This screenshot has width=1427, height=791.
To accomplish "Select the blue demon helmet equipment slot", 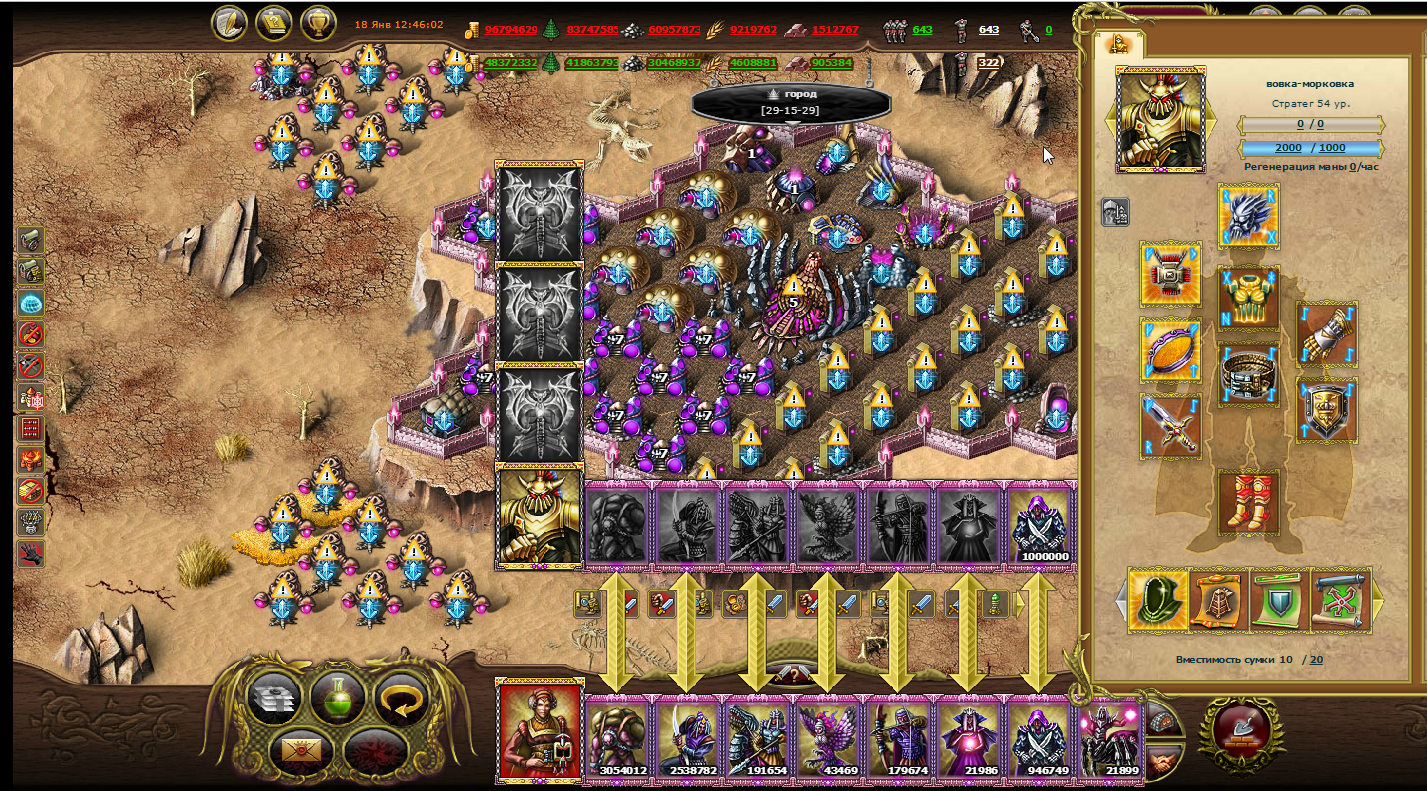I will click(x=1248, y=215).
